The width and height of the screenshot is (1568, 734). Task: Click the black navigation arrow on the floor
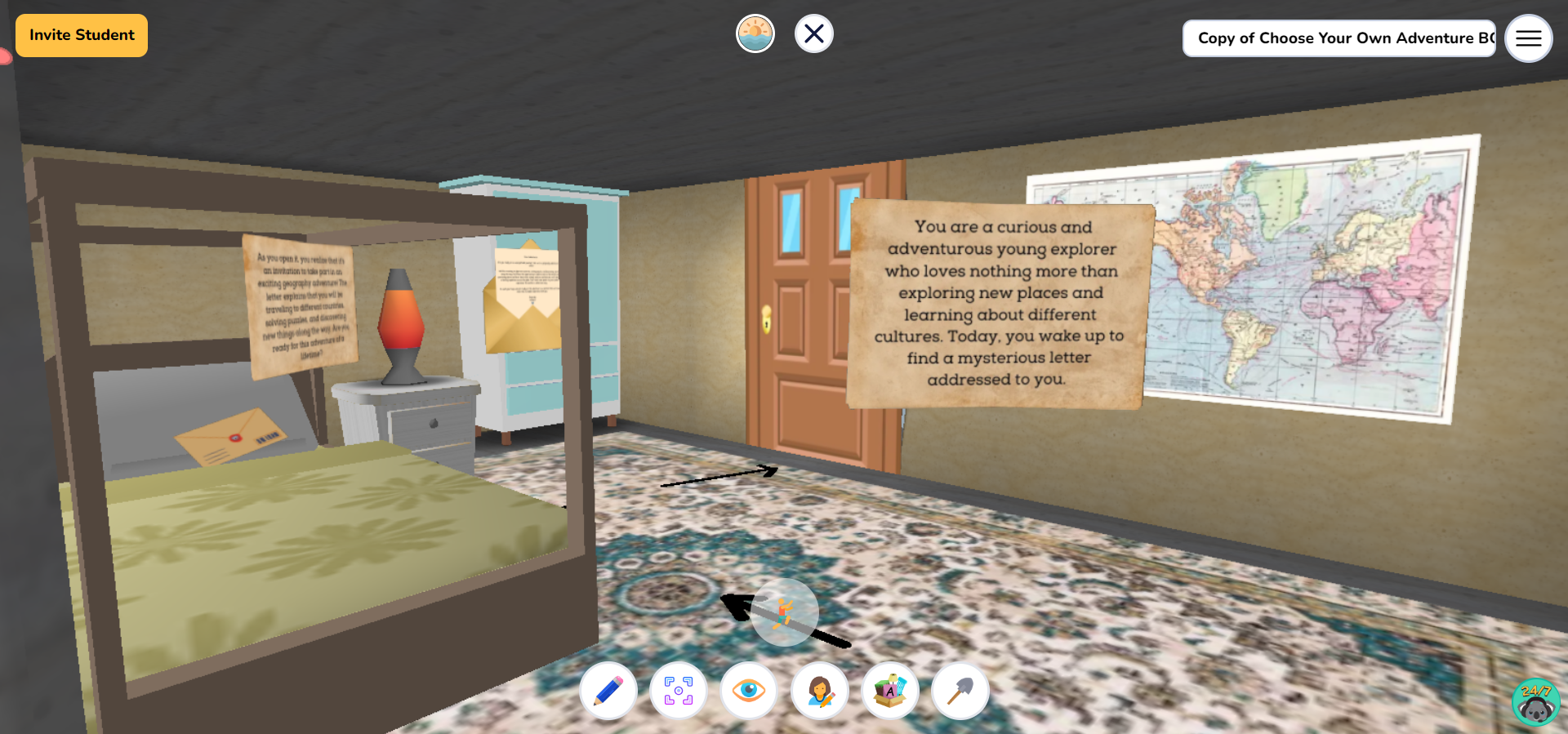point(719,475)
